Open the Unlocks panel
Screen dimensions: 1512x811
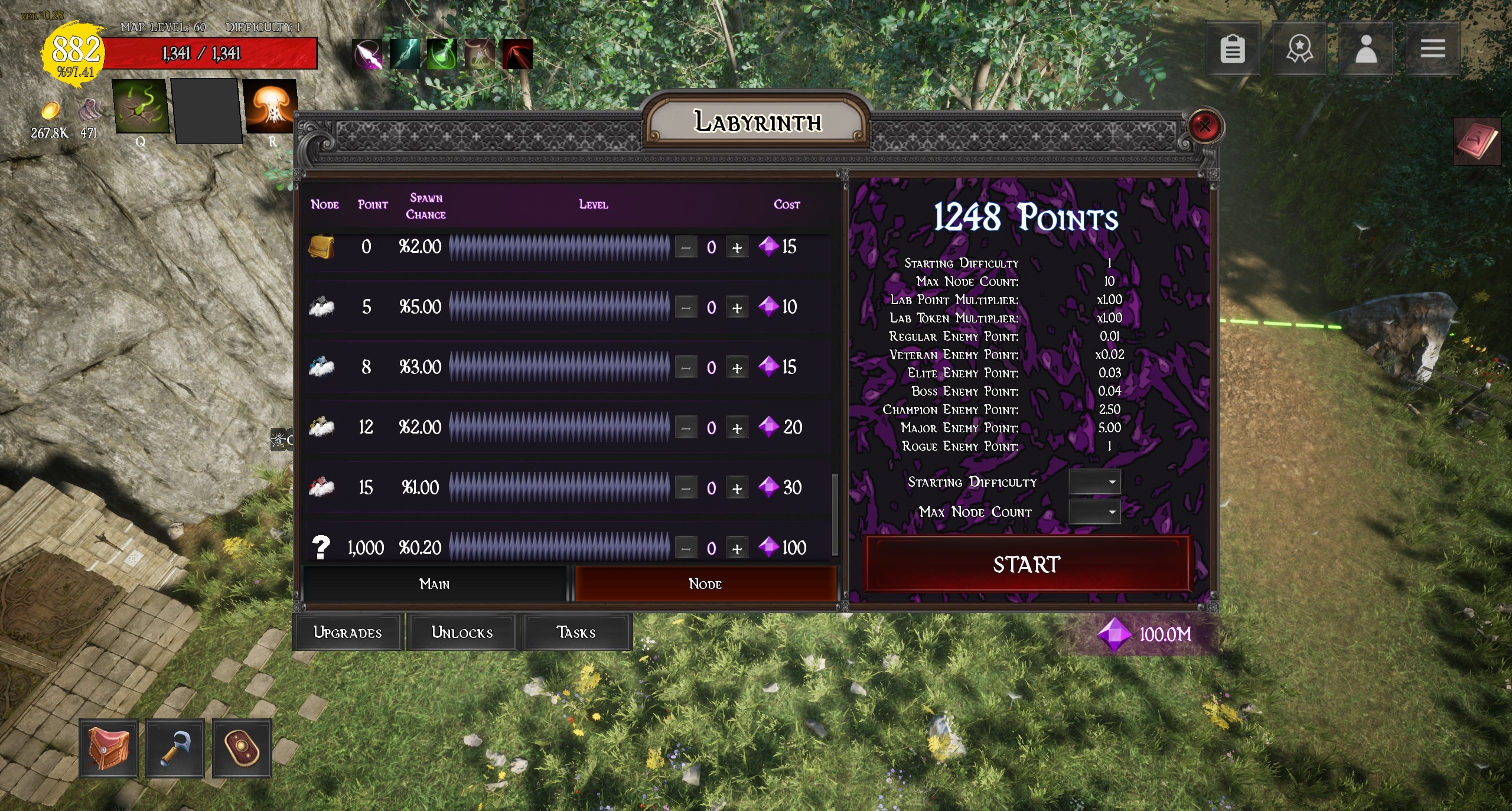(x=462, y=632)
